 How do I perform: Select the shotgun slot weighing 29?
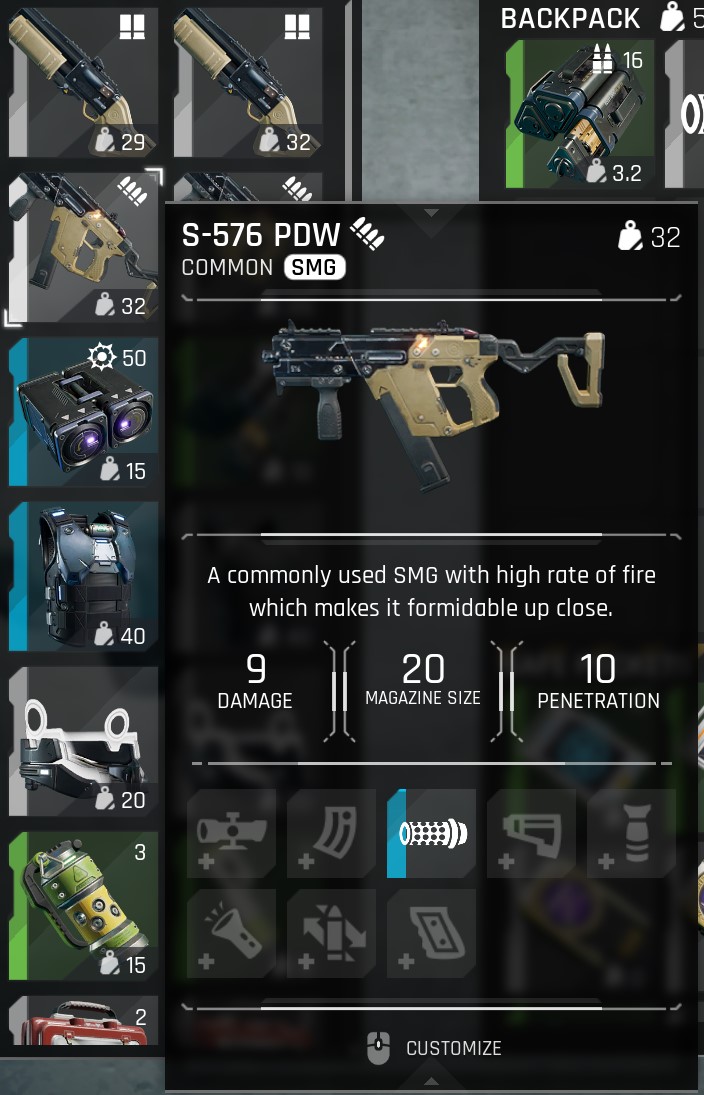(x=83, y=80)
